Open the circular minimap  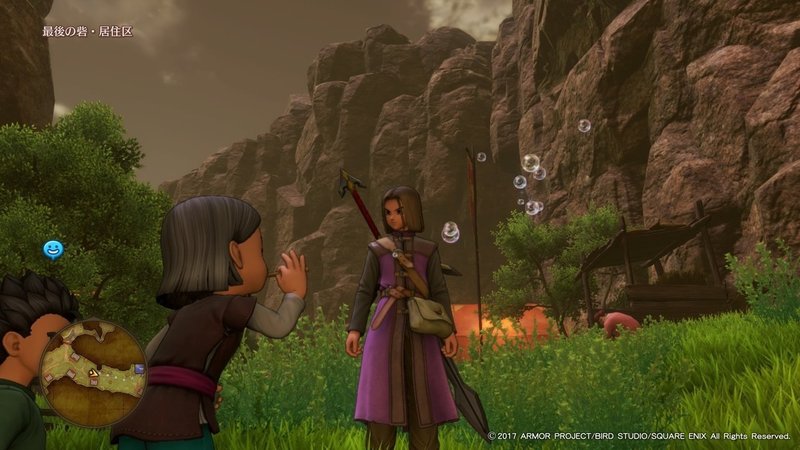click(92, 372)
